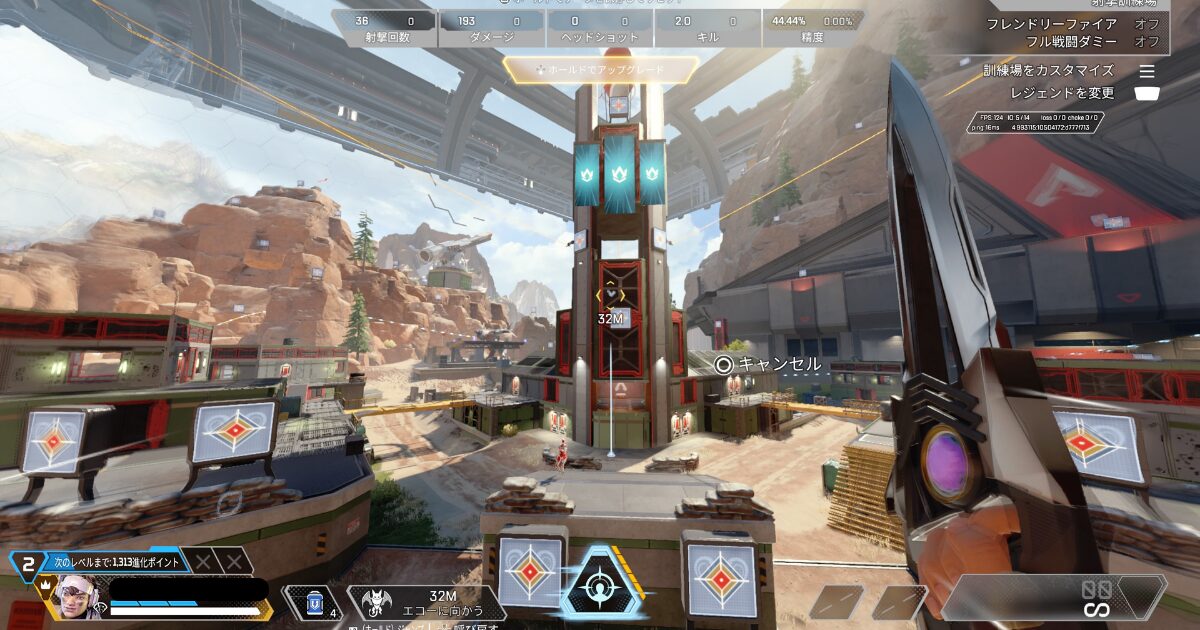Image resolution: width=1200 pixels, height=630 pixels.
Task: Select the level 2 evolution badge
Action: [28, 563]
